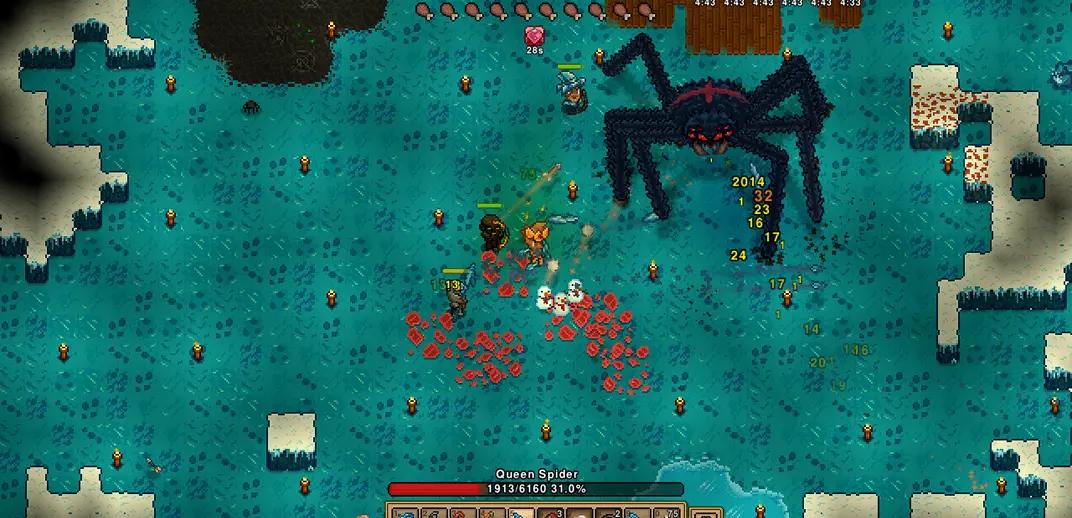Pick the hotbar slot 0 stack of 75
The height and width of the screenshot is (518, 1072).
coord(664,512)
